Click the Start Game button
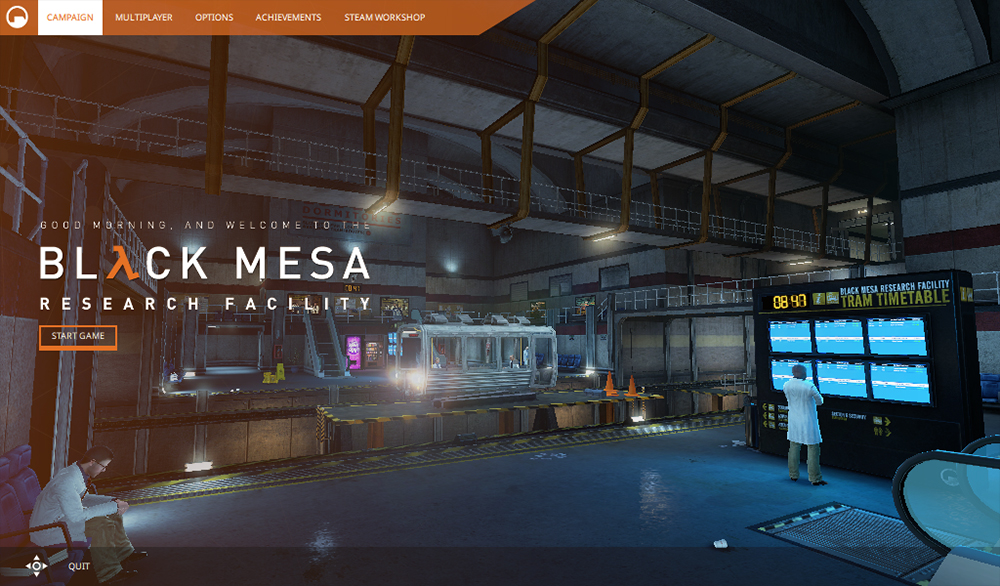This screenshot has height=586, width=1000. pos(78,337)
